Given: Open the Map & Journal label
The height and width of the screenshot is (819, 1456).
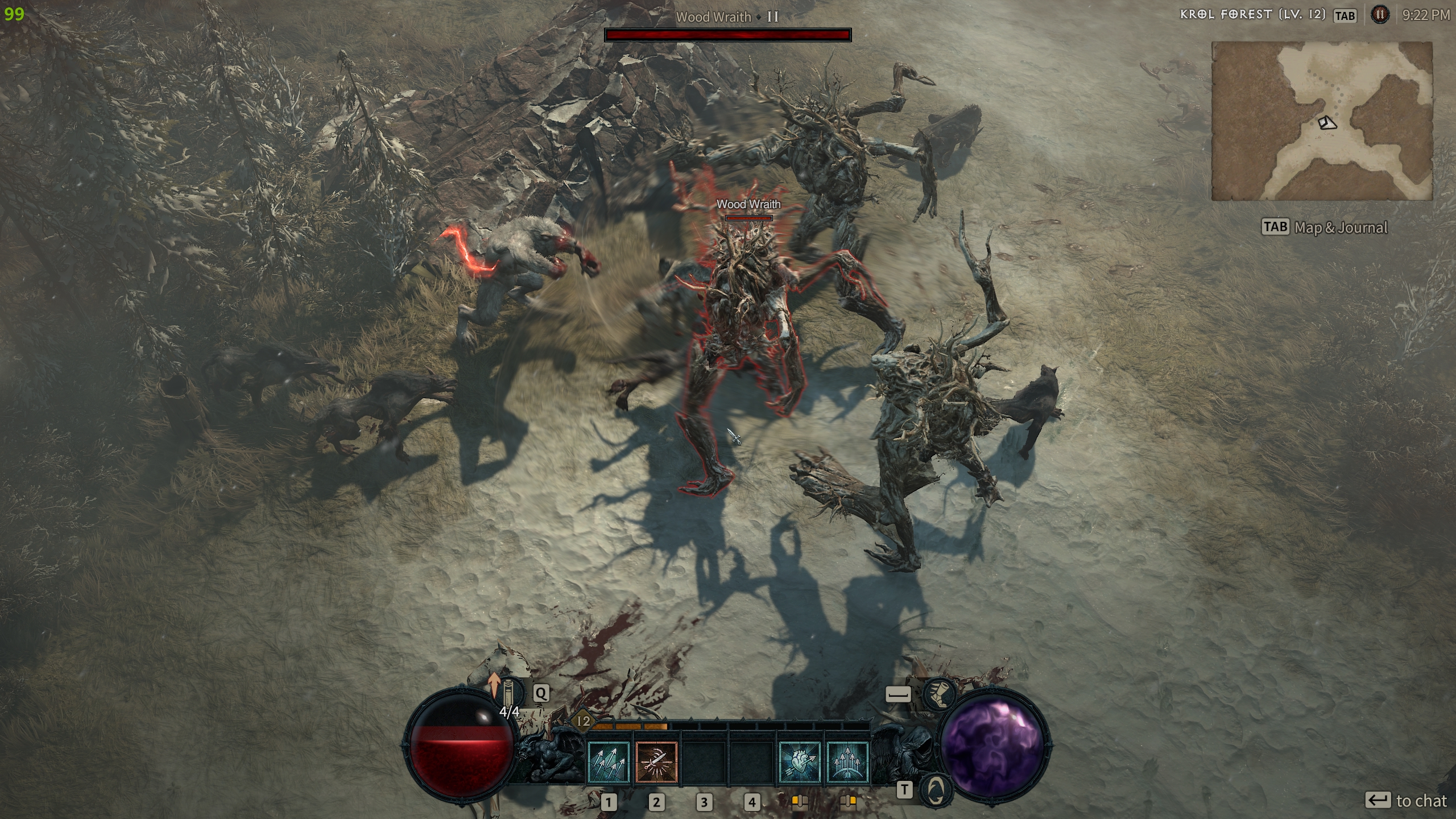Looking at the screenshot, I should click(1341, 227).
